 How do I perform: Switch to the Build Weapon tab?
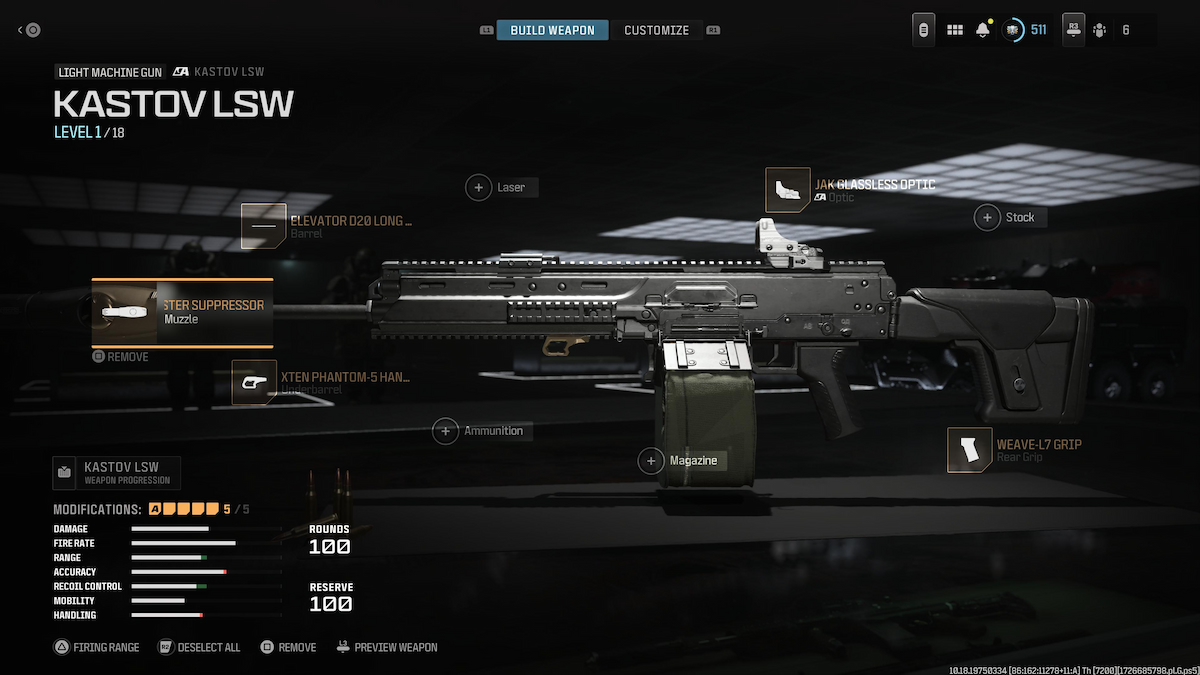pyautogui.click(x=552, y=30)
